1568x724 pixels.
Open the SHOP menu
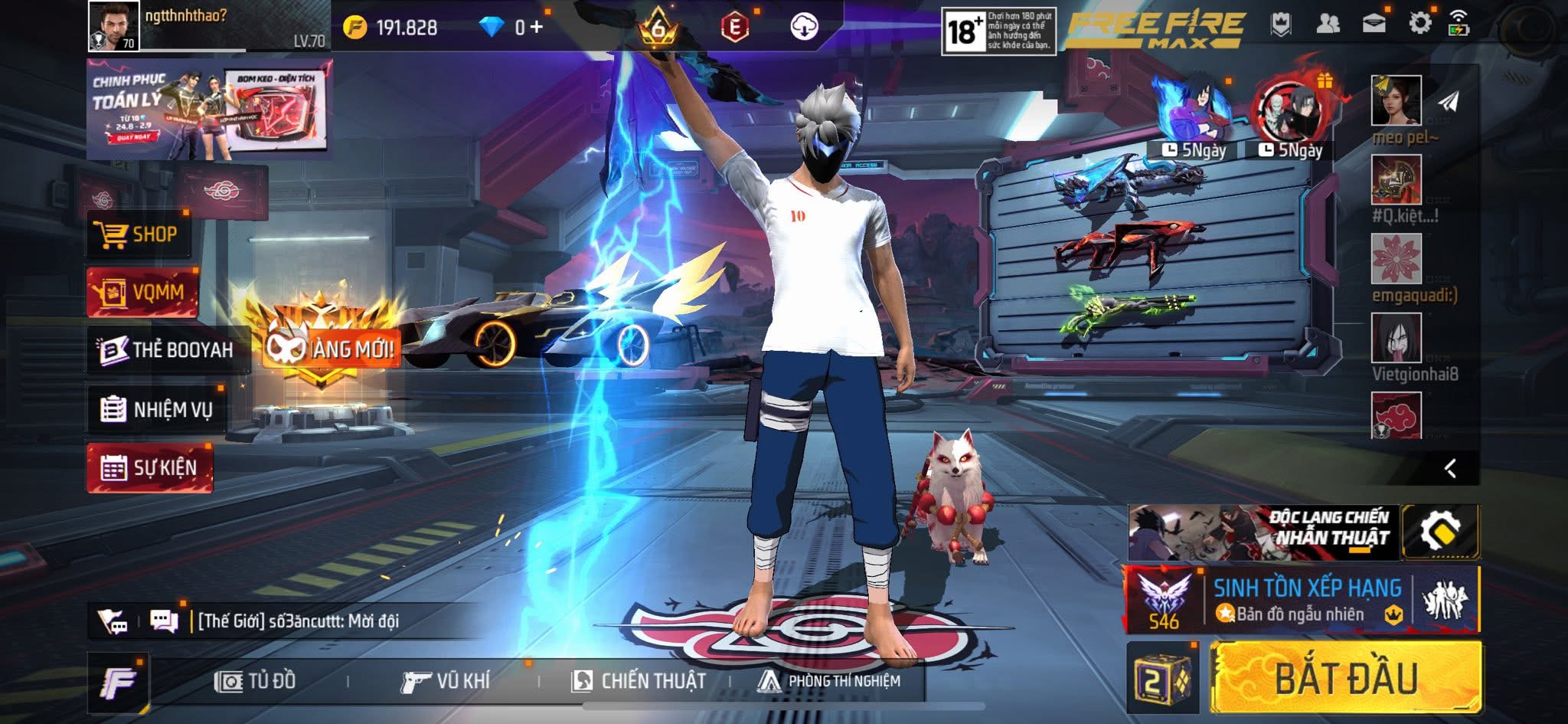139,234
